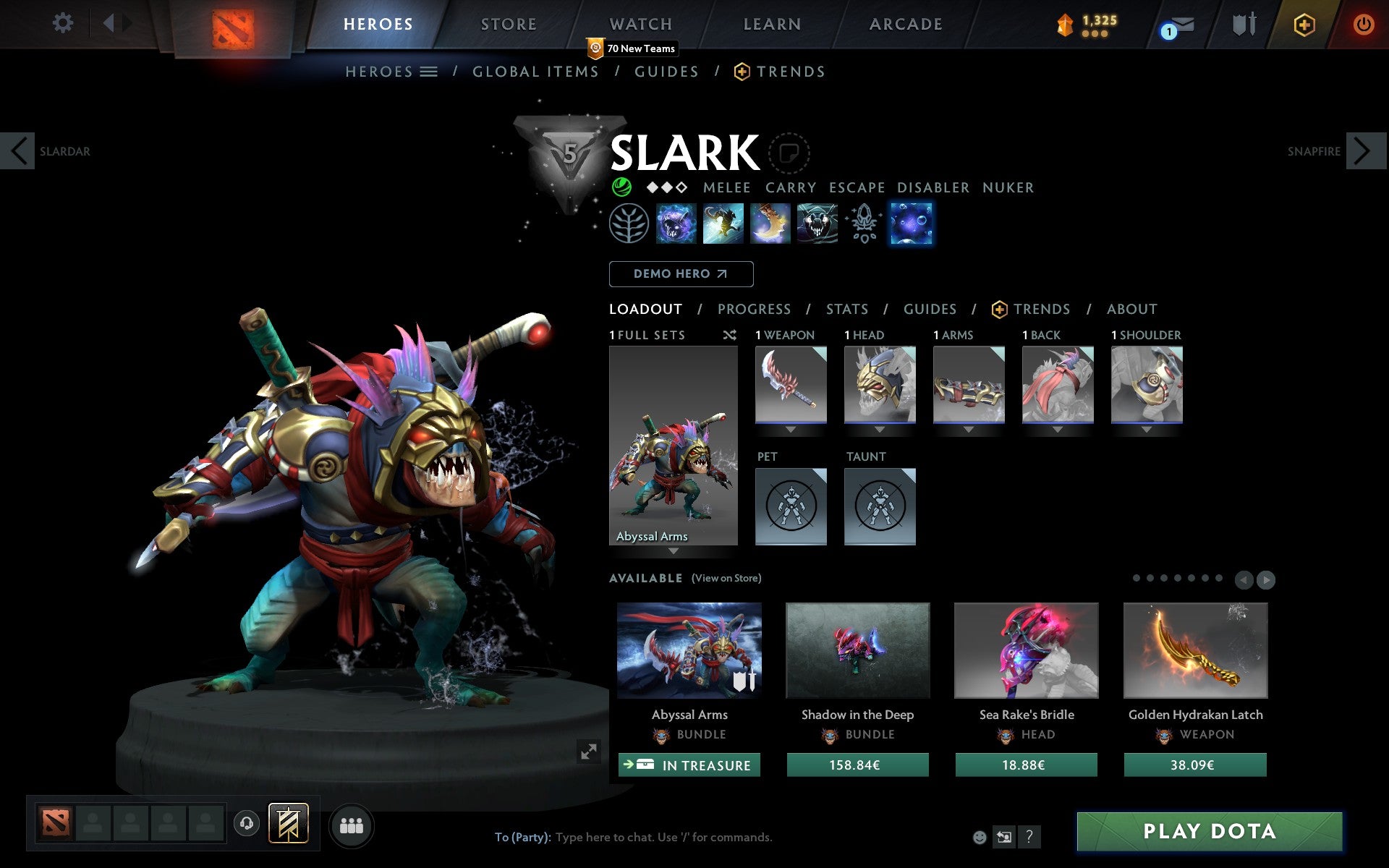Open the friends list icon
Screen dimensions: 1389x868
pos(352,824)
